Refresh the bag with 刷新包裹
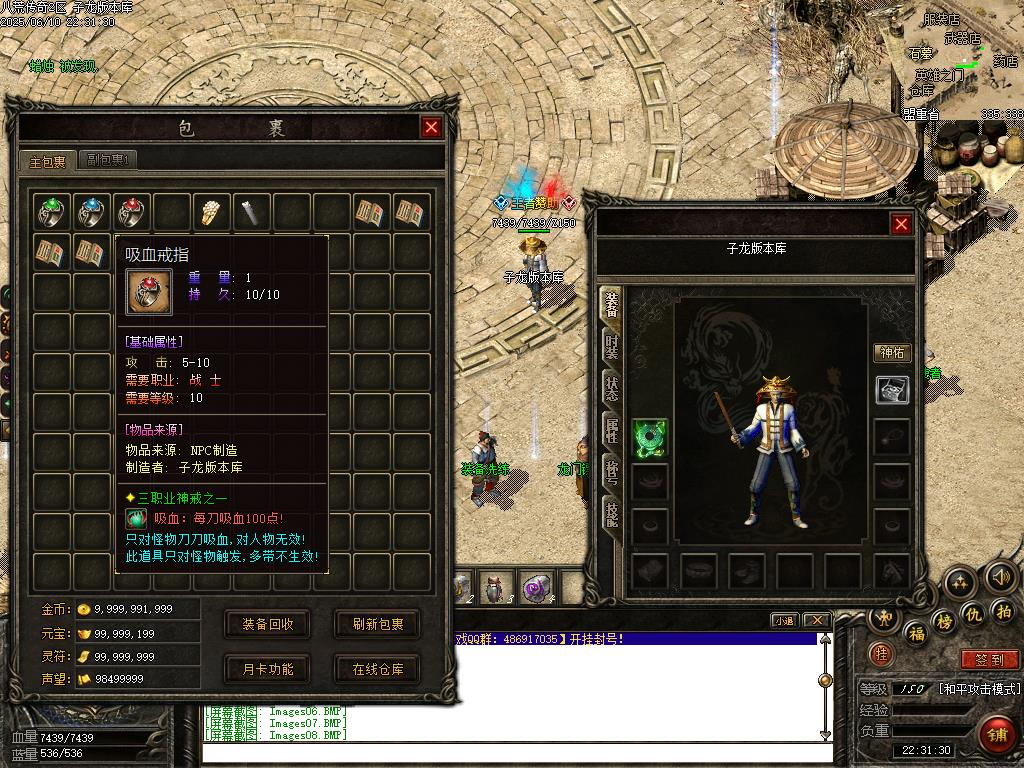This screenshot has width=1024, height=768. [378, 624]
